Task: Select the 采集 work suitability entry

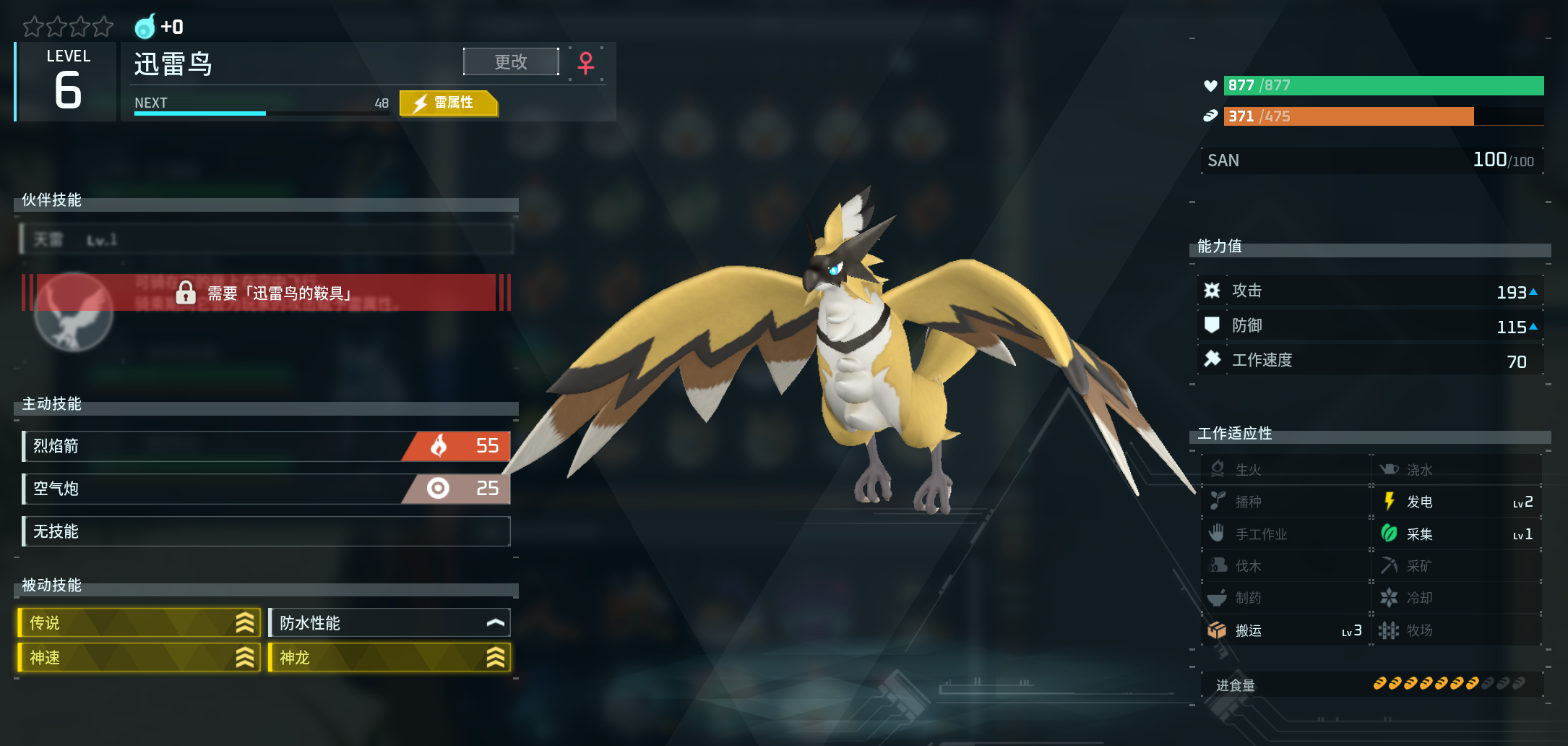Action: (x=1457, y=534)
